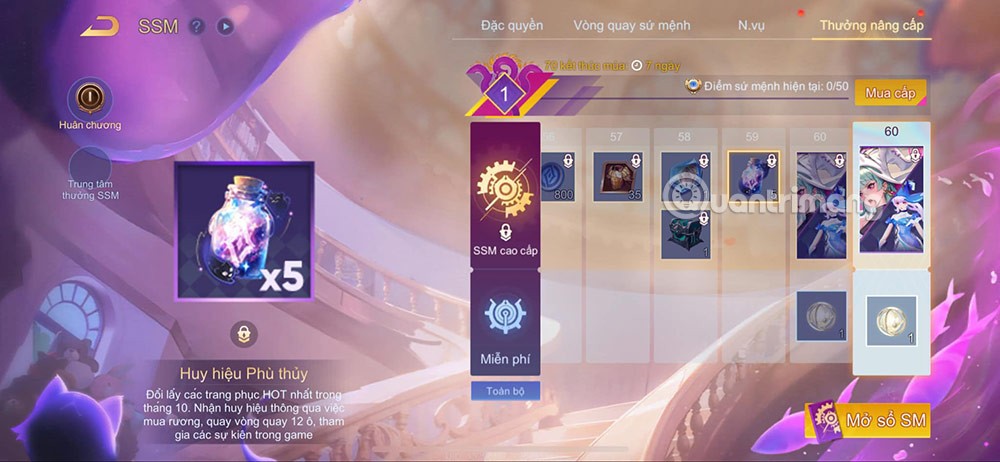This screenshot has height=462, width=1000.
Task: Click the Mở sổ SM button
Action: [x=870, y=419]
